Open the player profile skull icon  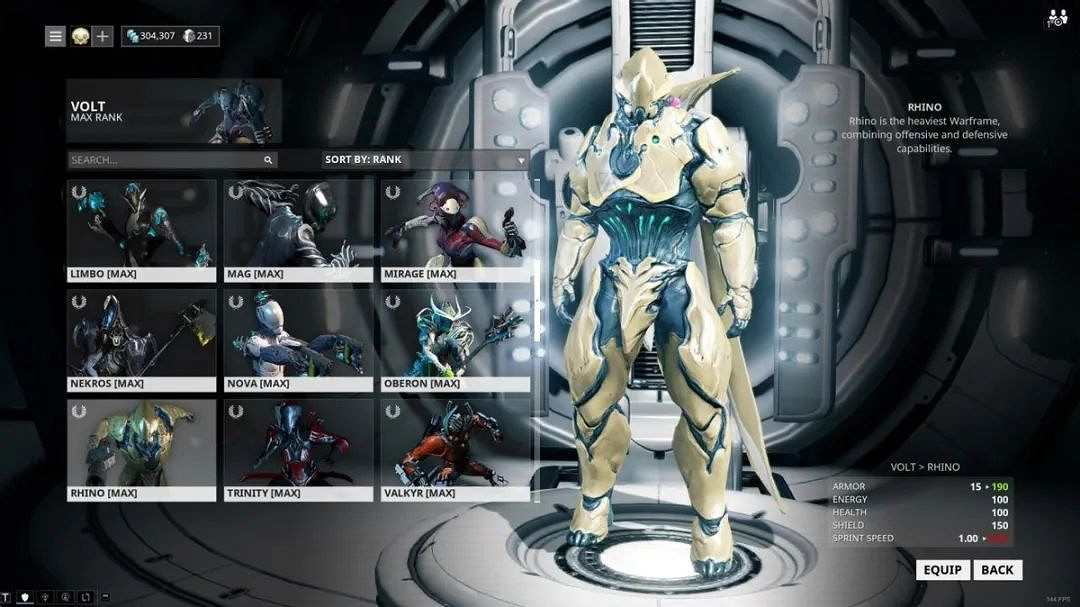click(80, 37)
